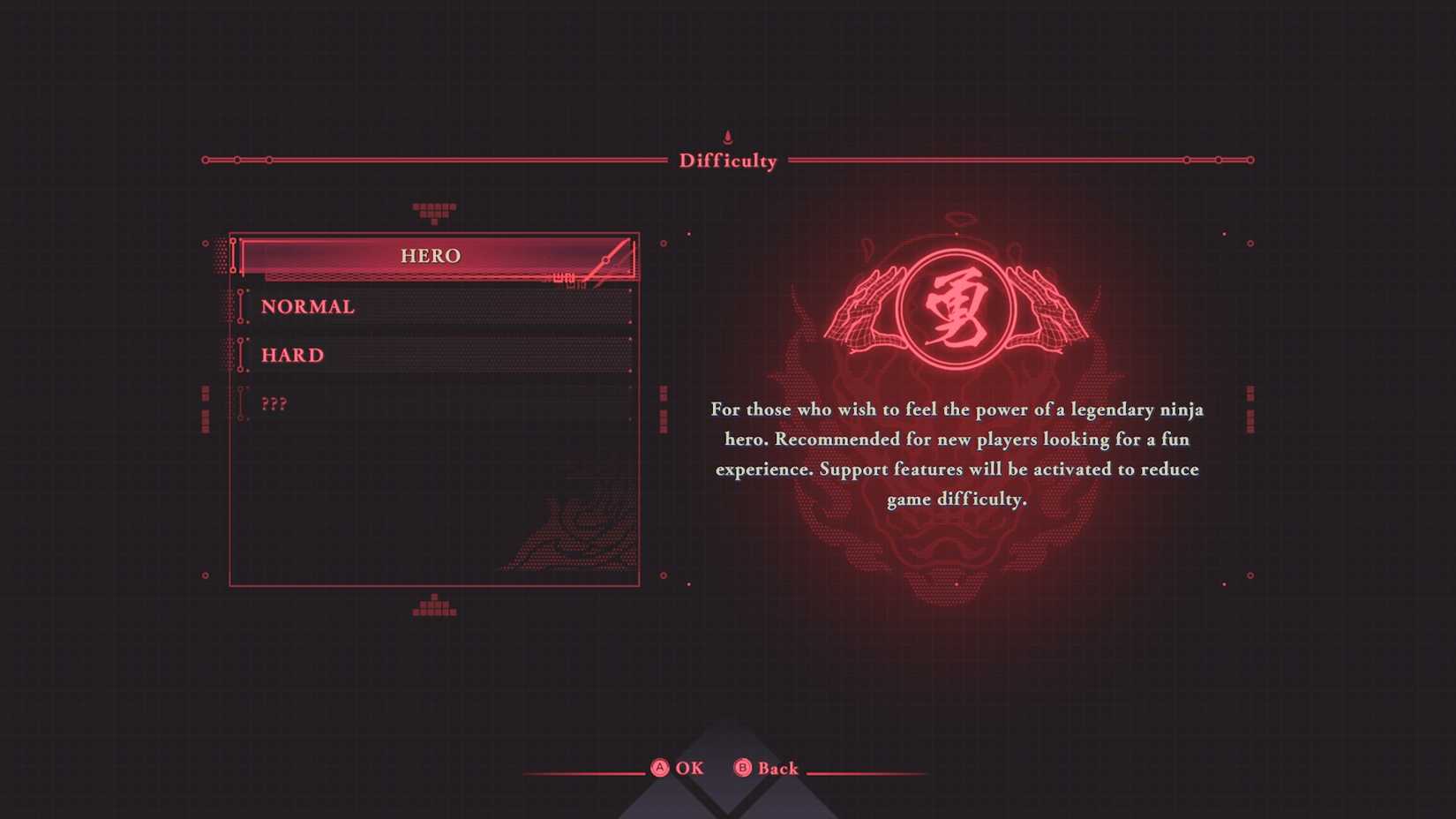This screenshot has height=819, width=1456.
Task: Select the HERO difficulty option
Action: tap(432, 256)
